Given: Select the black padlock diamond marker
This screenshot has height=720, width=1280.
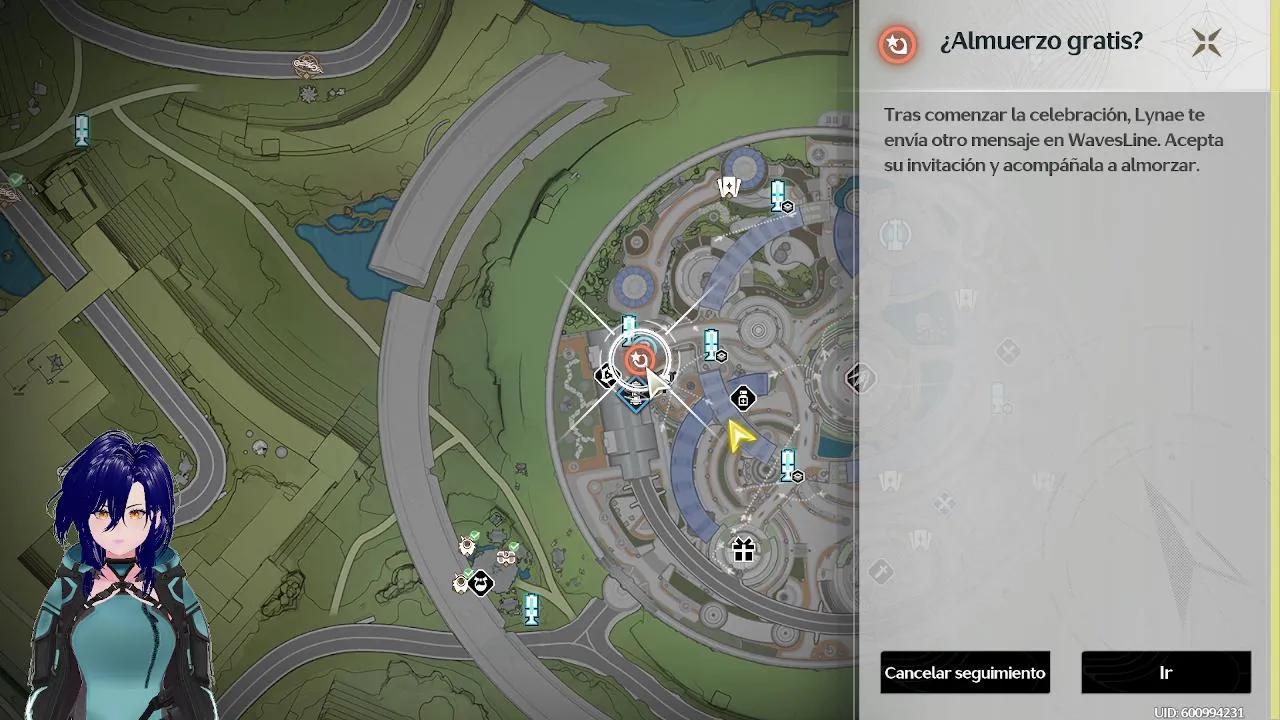Looking at the screenshot, I should (743, 399).
